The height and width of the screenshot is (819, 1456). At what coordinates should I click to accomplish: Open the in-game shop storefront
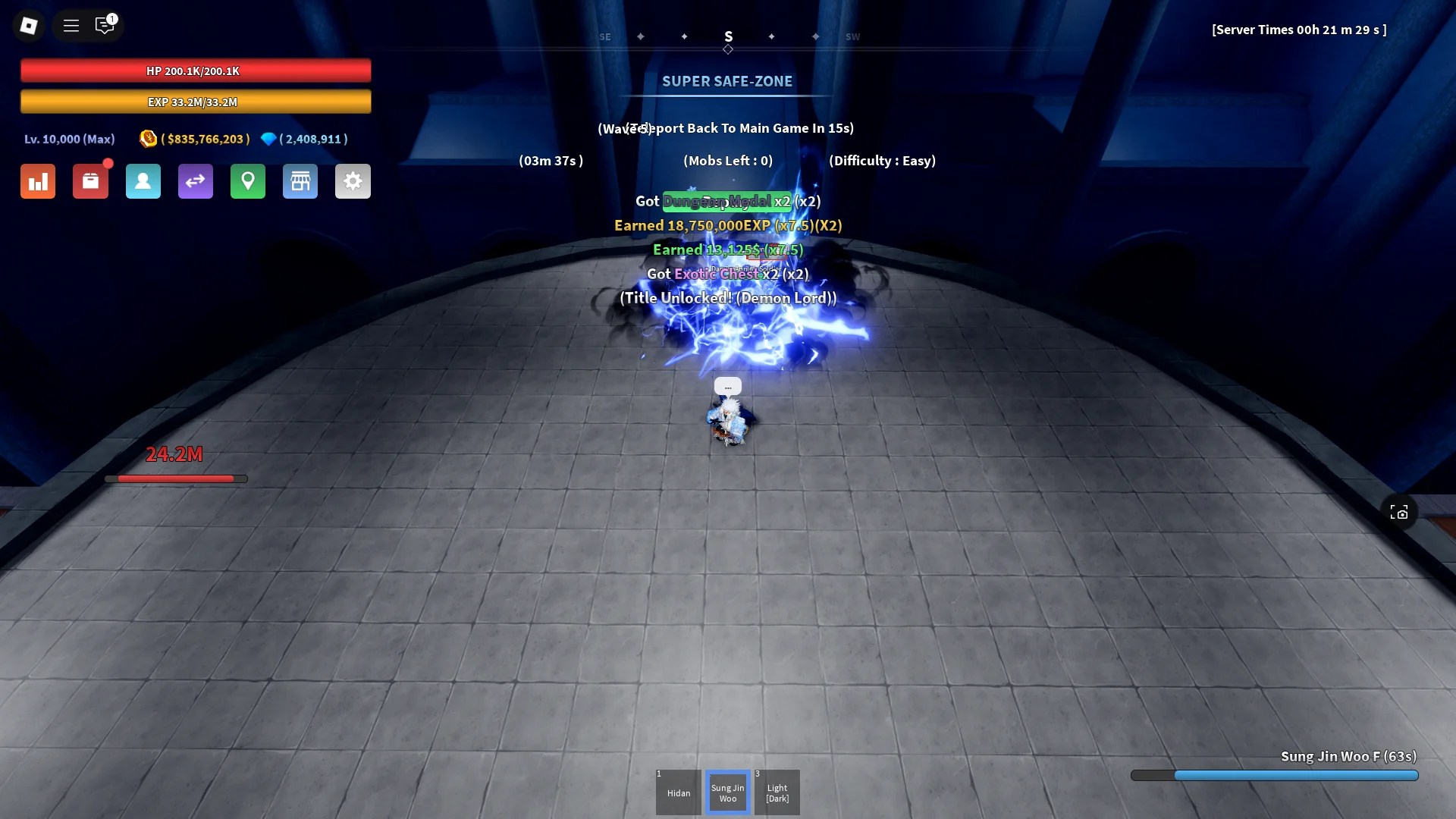(x=300, y=181)
